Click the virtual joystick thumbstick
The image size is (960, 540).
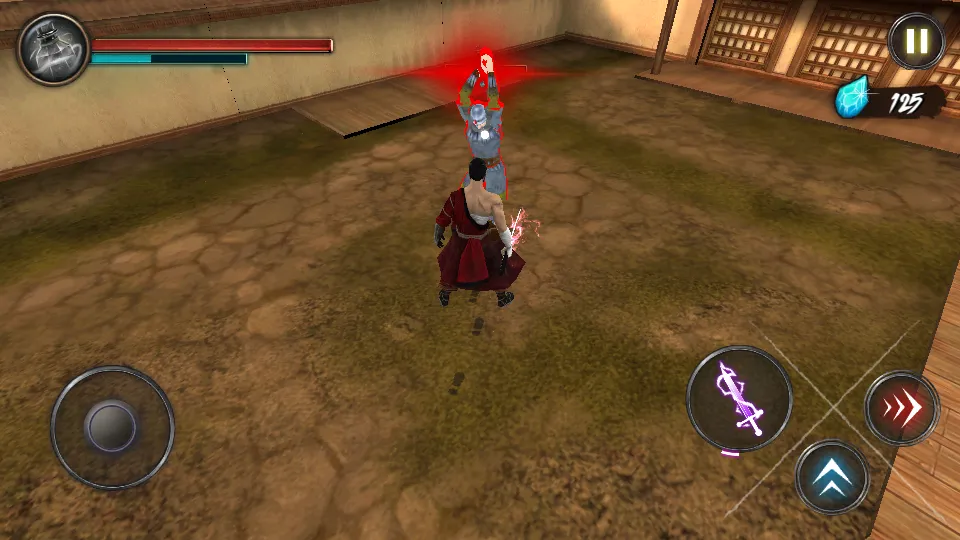click(111, 427)
